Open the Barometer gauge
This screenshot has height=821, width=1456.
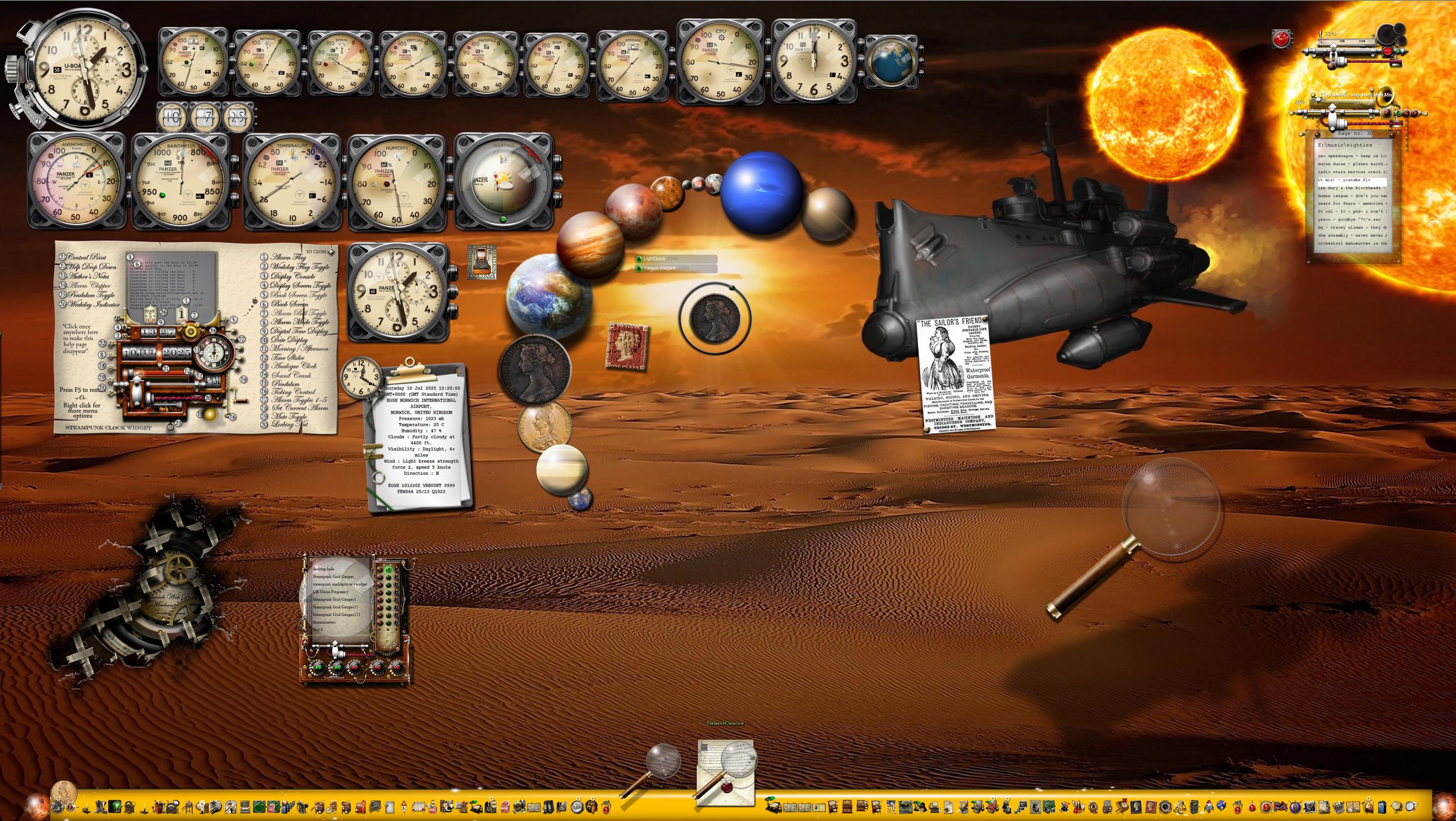click(181, 181)
